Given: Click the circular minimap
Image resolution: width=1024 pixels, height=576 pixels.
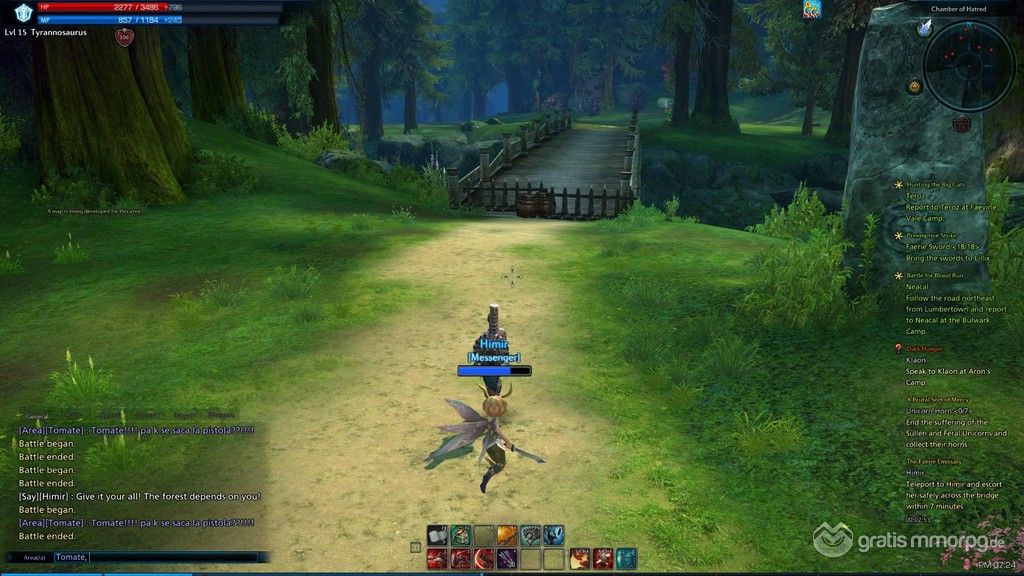Looking at the screenshot, I should click(x=968, y=66).
